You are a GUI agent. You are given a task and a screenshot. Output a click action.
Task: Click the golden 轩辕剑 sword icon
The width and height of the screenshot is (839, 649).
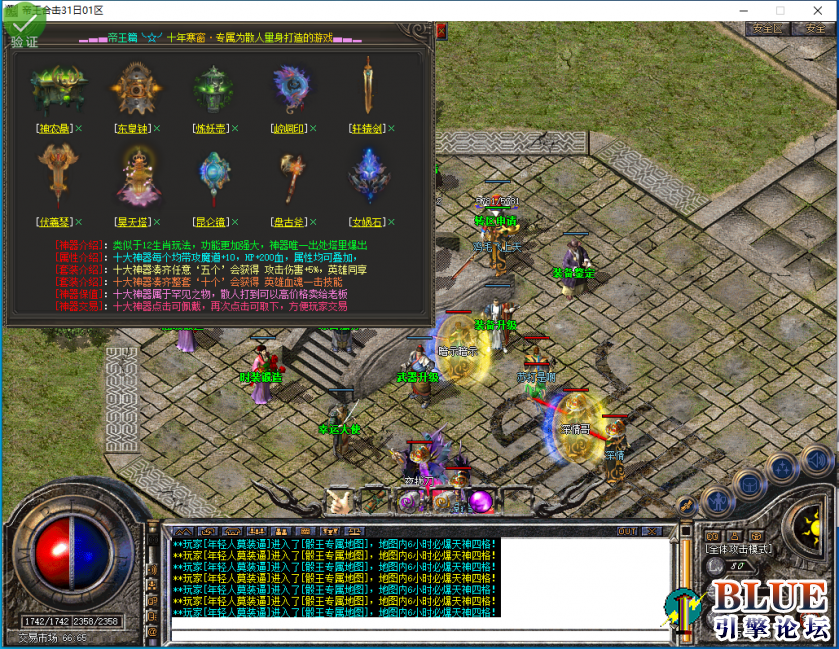369,87
